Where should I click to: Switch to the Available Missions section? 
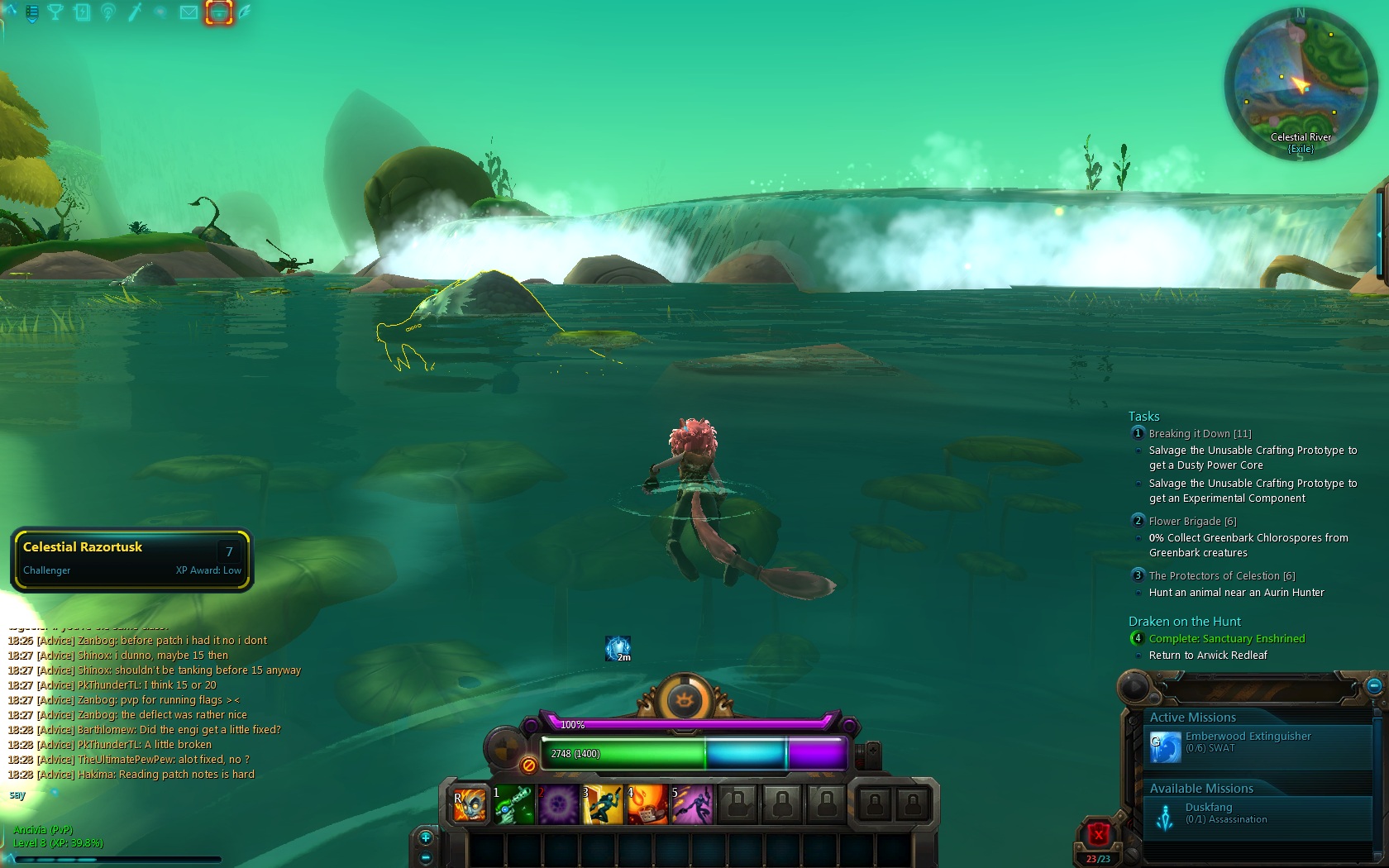click(1200, 788)
